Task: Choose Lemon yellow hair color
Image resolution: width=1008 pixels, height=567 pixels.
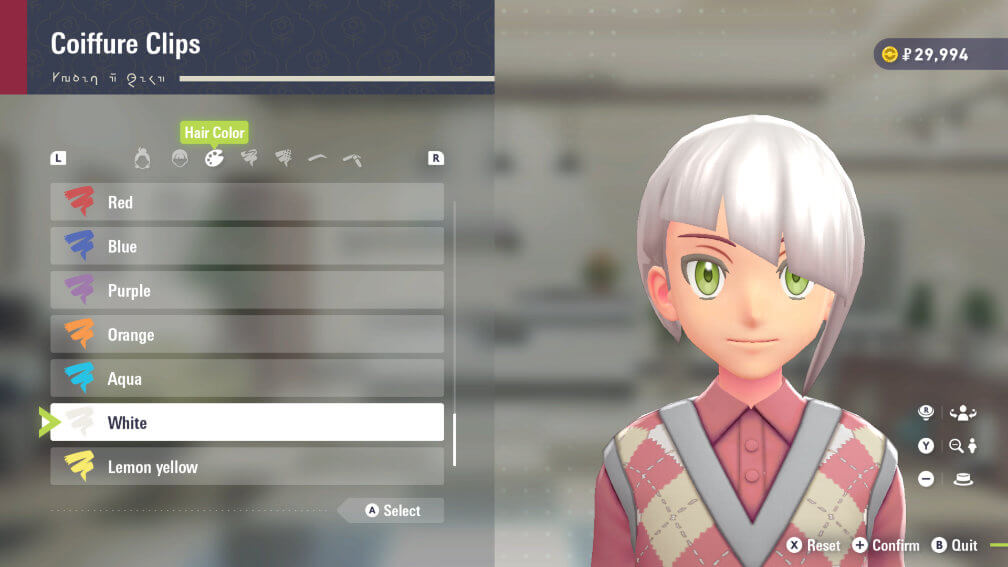Action: pyautogui.click(x=247, y=466)
